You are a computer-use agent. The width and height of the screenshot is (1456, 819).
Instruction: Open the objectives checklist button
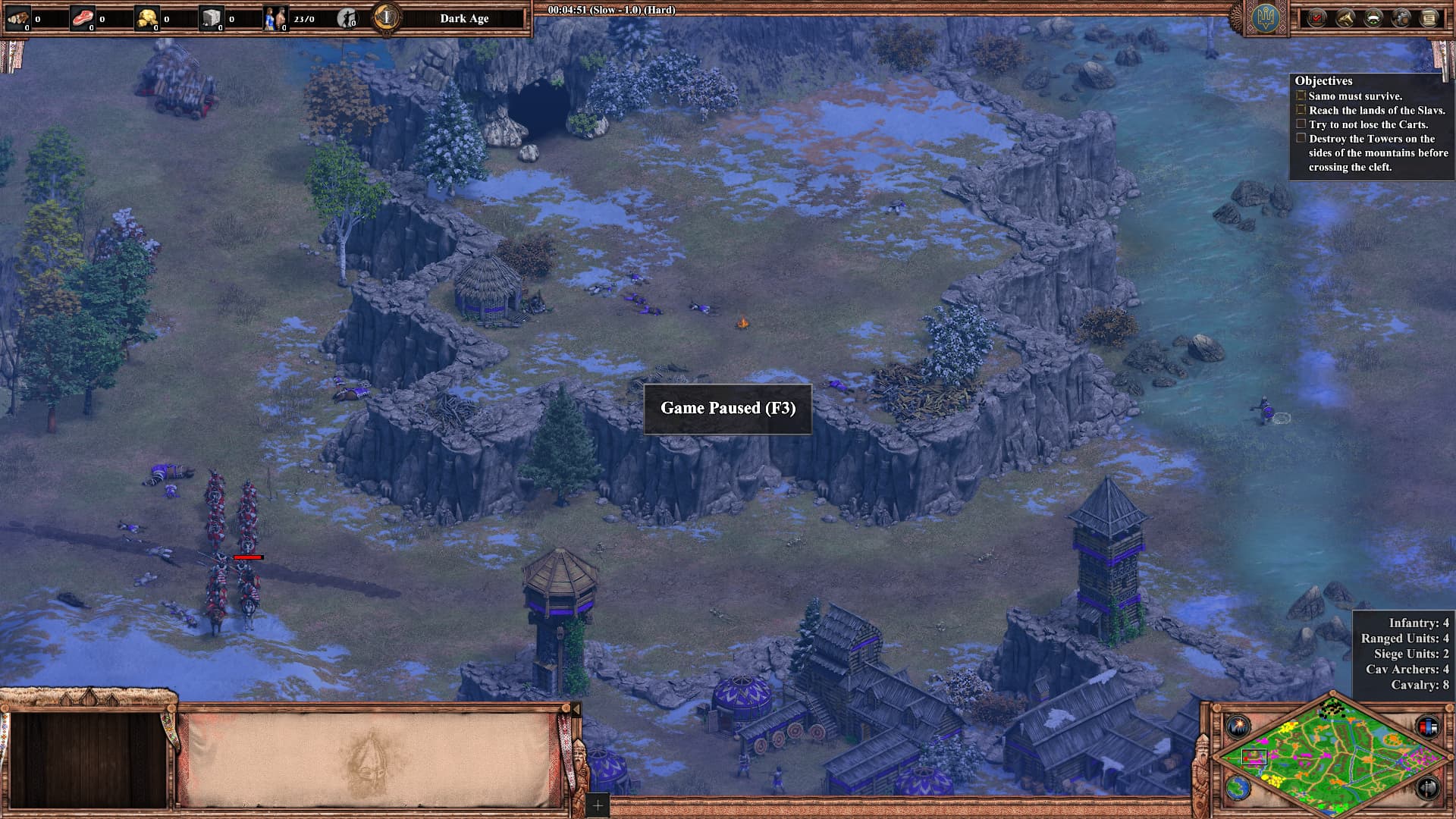(1316, 18)
